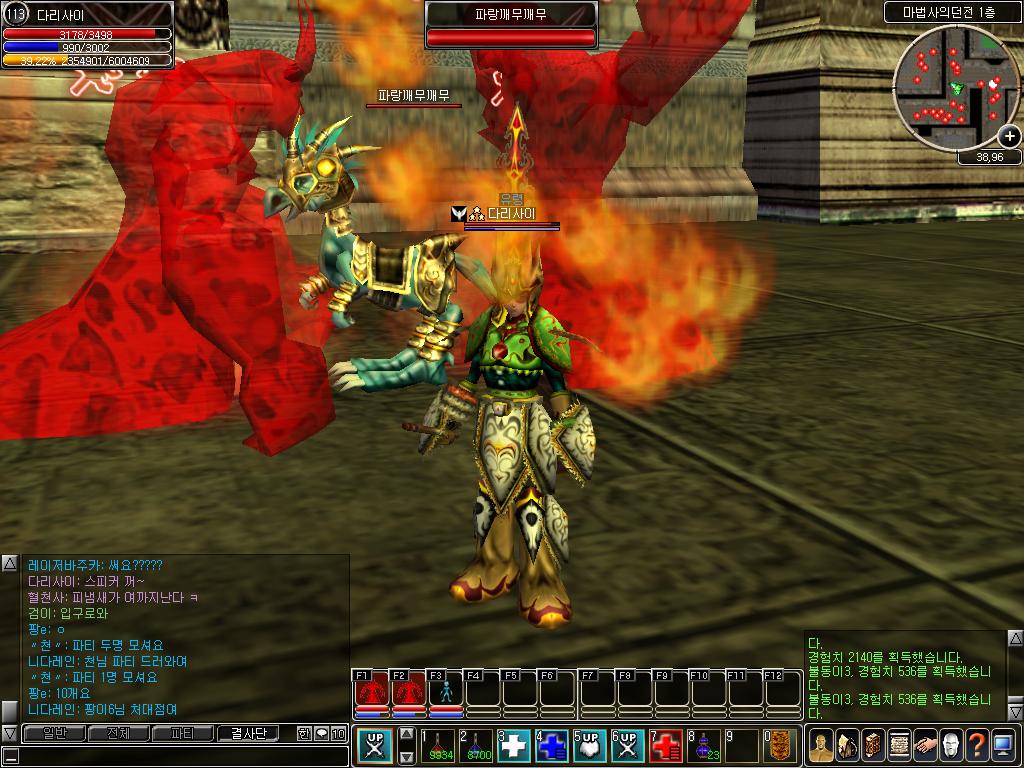This screenshot has width=1024, height=768.
Task: Switch to the 전체 chat tab
Action: (x=118, y=733)
